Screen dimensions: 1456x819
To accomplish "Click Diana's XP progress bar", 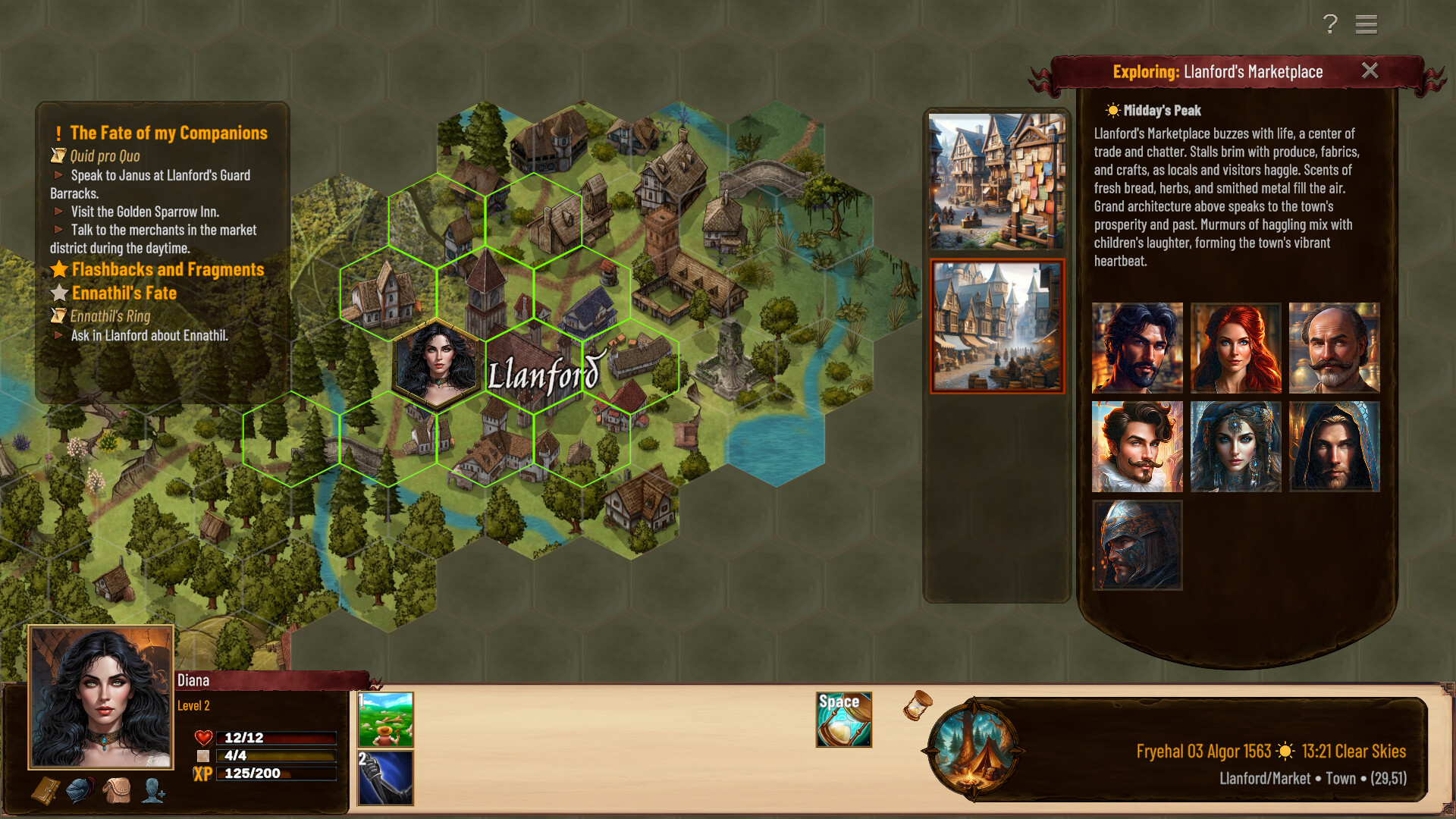I will (x=277, y=773).
